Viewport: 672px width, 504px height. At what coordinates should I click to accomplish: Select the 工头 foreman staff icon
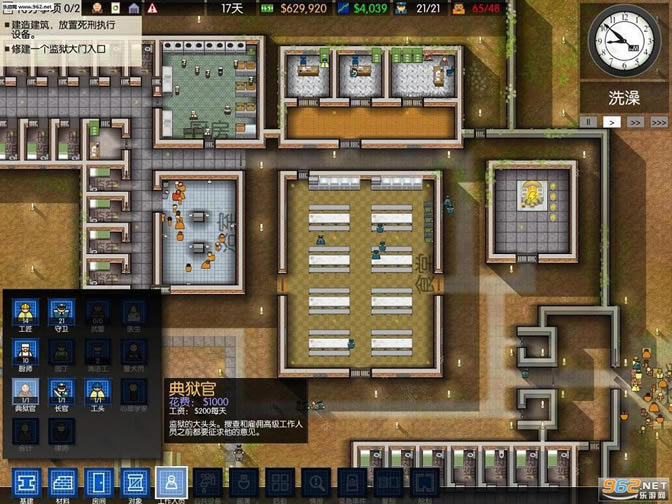[97, 391]
